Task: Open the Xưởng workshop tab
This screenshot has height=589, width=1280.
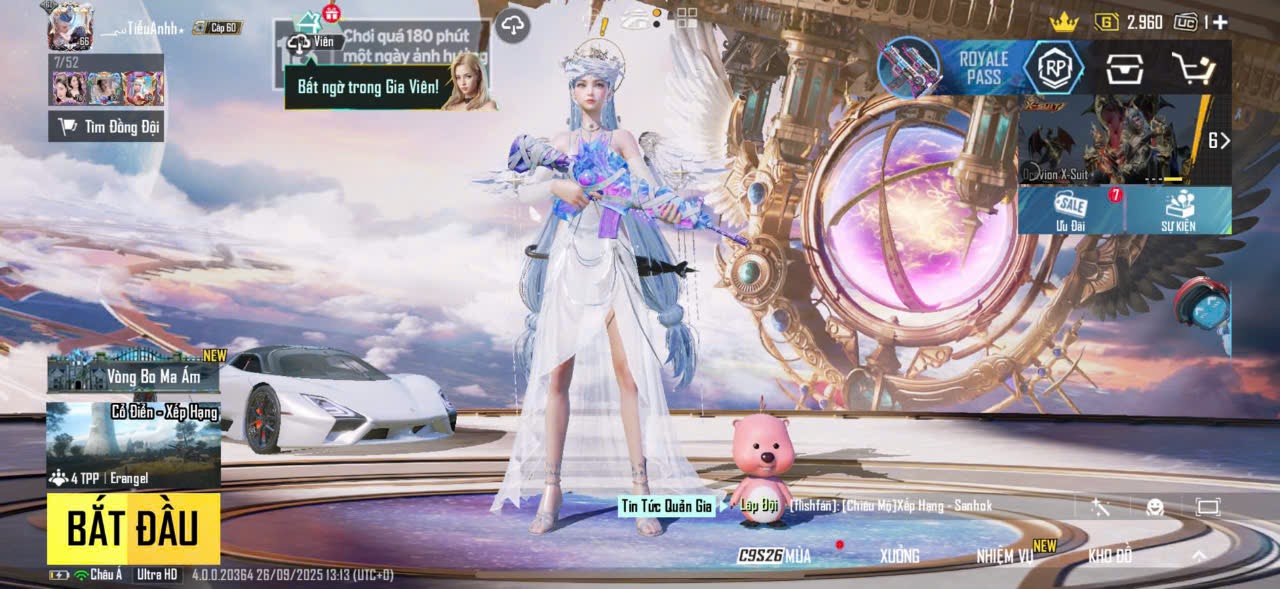Action: click(899, 556)
